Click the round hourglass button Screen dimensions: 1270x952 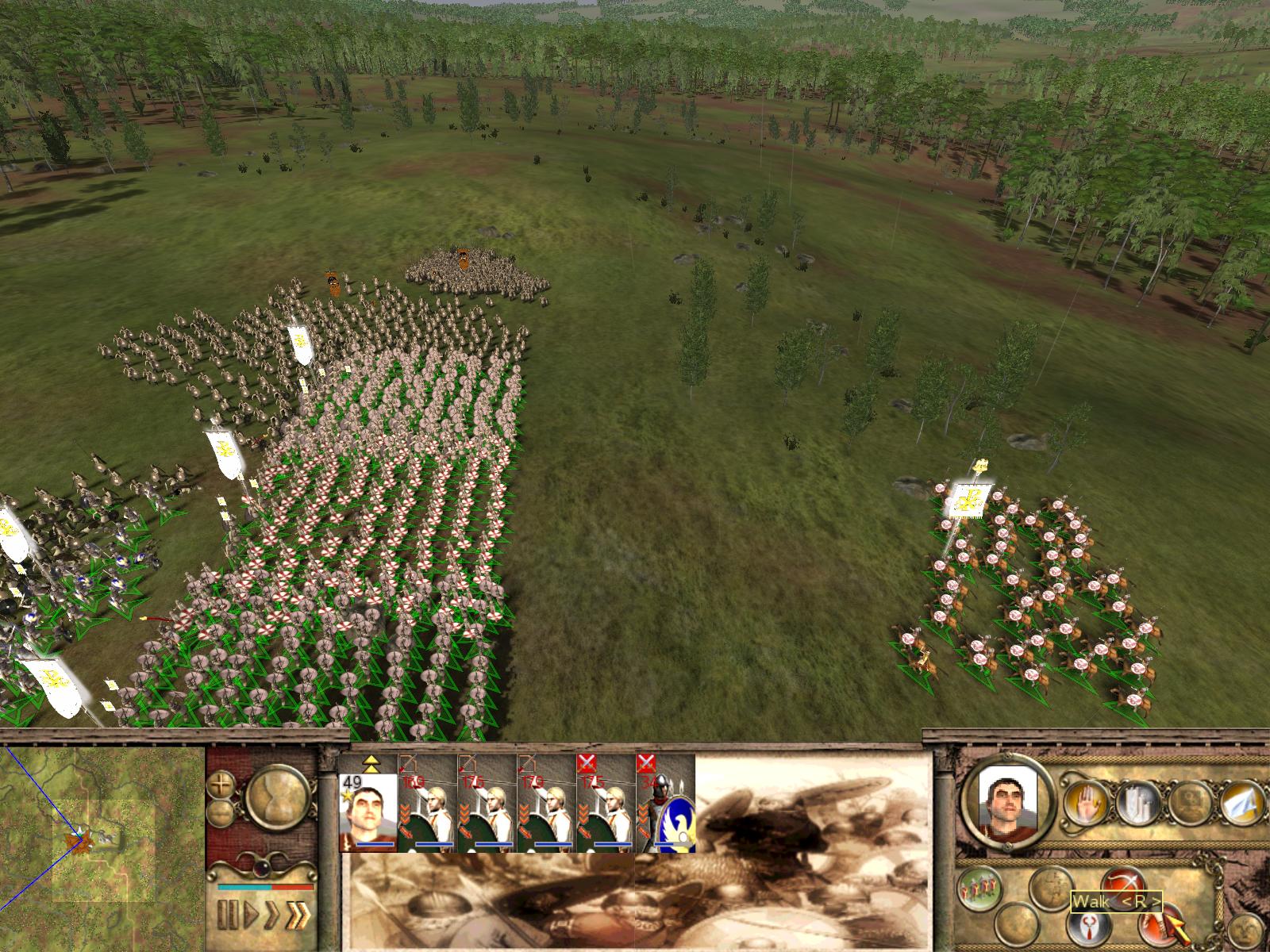point(278,796)
